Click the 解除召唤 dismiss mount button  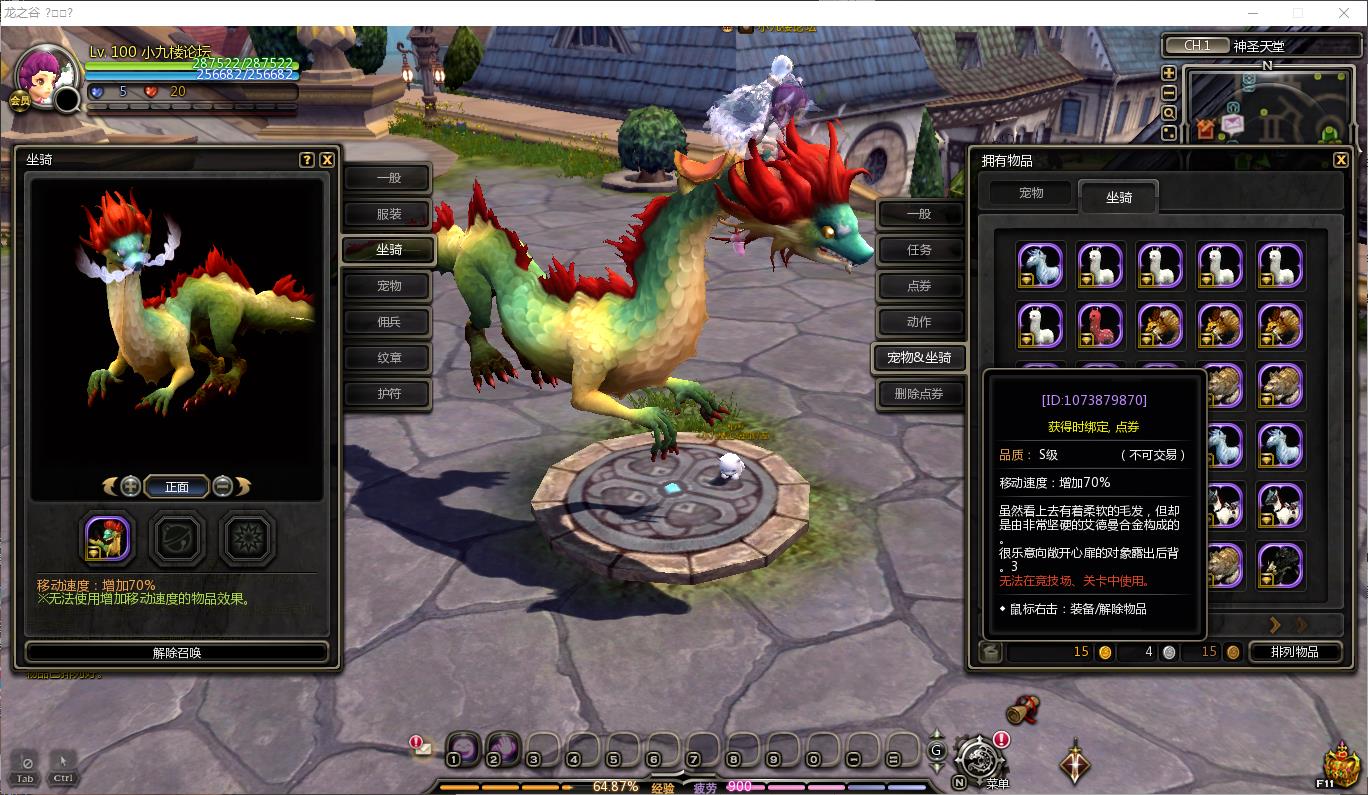pyautogui.click(x=177, y=653)
